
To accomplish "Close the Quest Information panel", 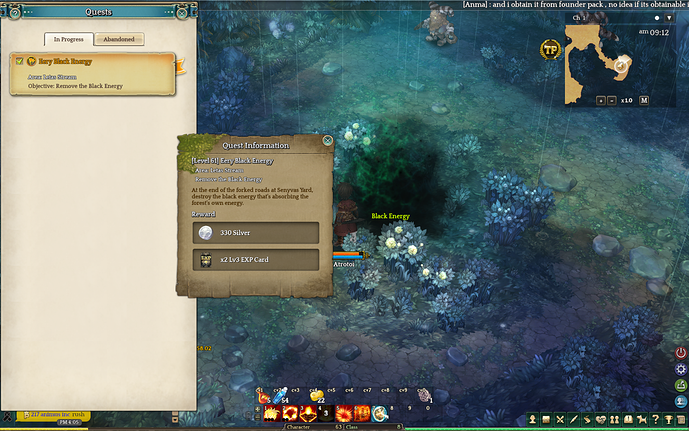I will pyautogui.click(x=327, y=142).
